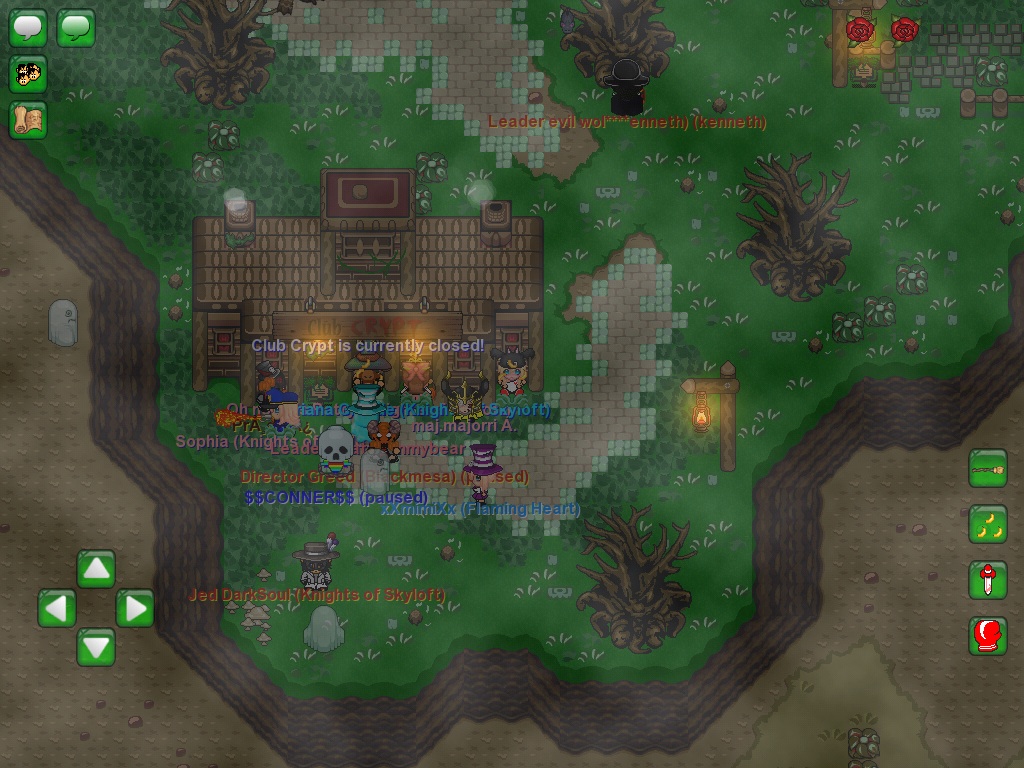Show the player list faces icon
Viewport: 1024px width, 768px height.
click(28, 74)
